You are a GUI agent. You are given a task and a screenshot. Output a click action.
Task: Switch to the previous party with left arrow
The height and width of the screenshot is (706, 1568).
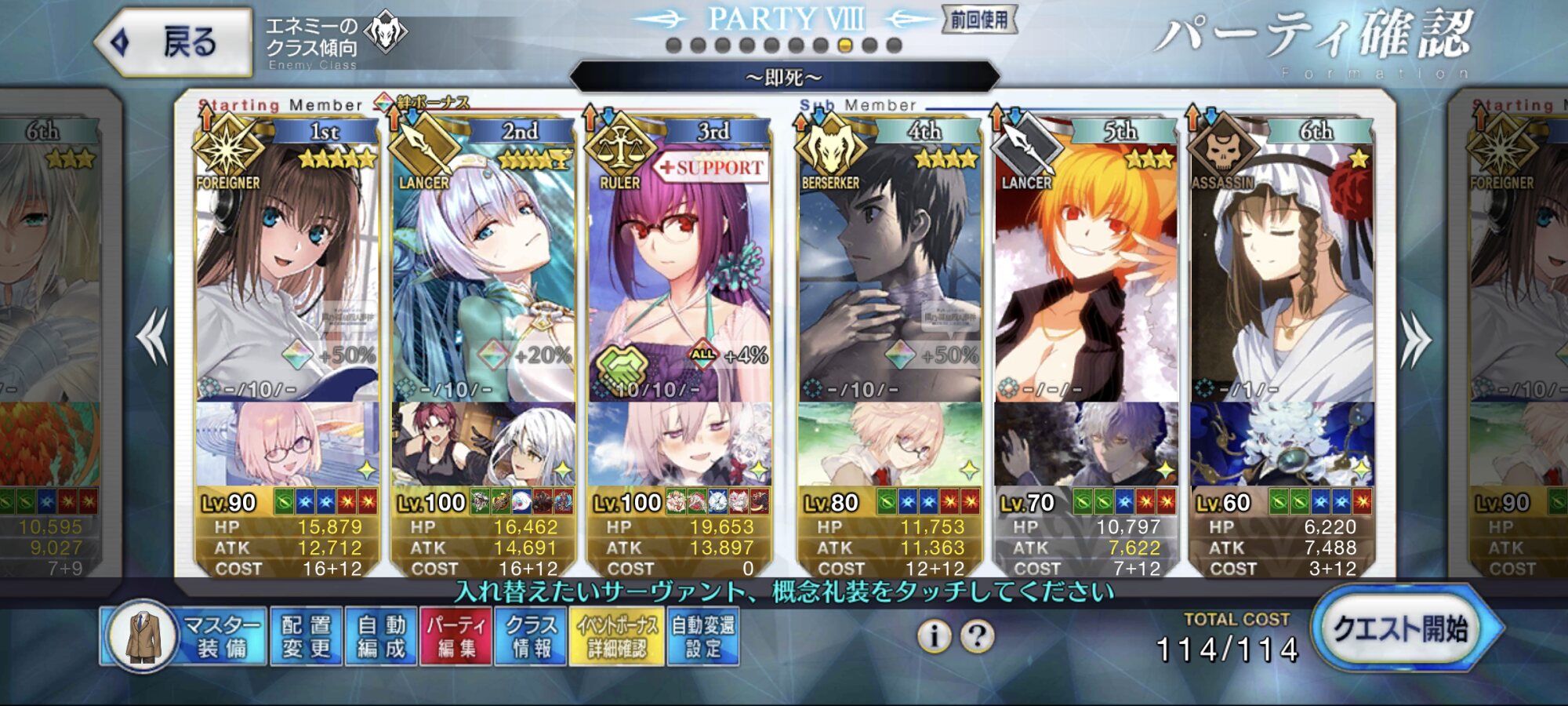click(x=152, y=337)
